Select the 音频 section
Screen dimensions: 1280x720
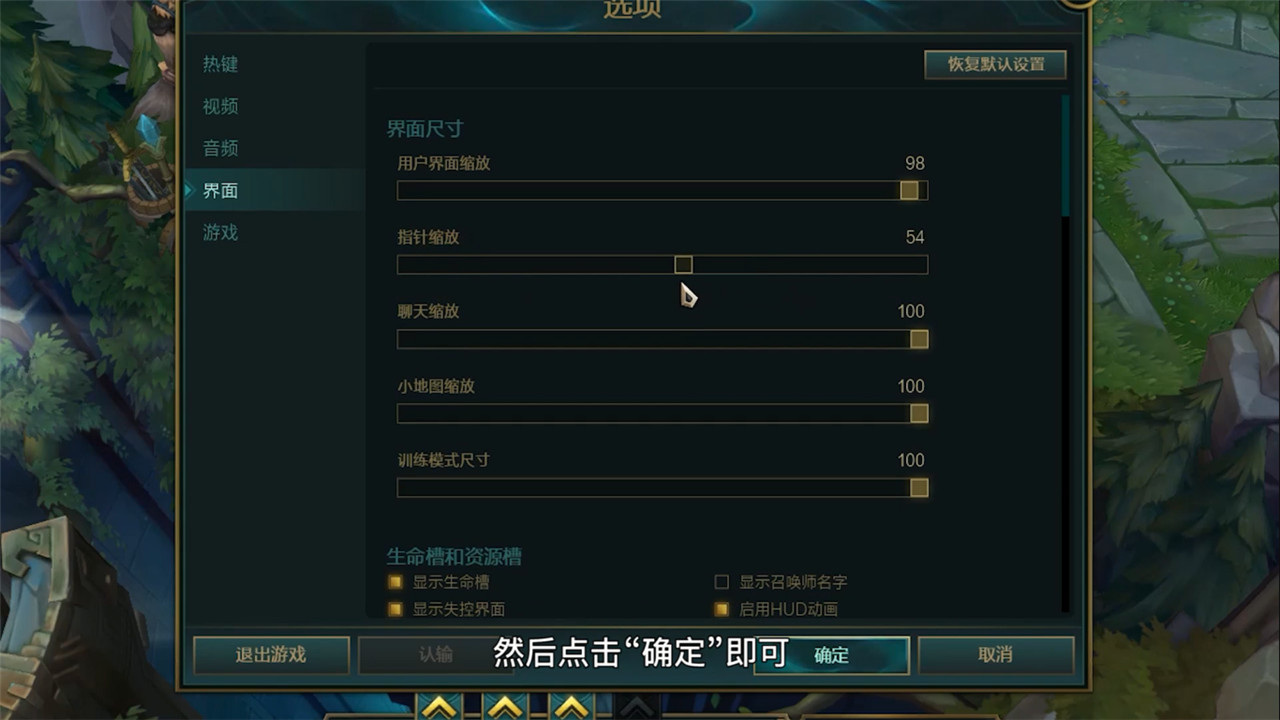click(219, 148)
